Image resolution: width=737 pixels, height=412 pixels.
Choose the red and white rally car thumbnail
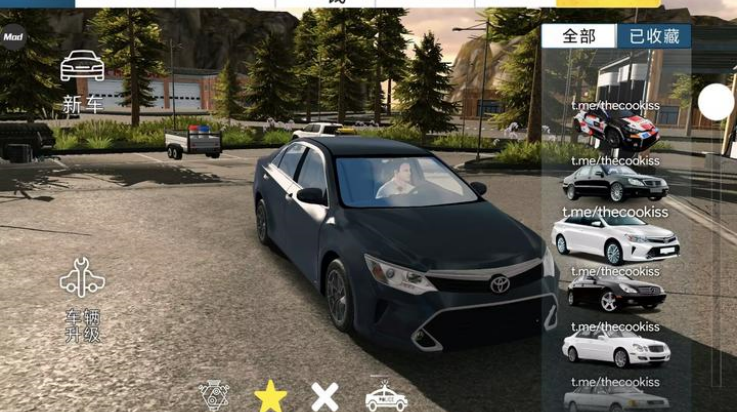616,128
